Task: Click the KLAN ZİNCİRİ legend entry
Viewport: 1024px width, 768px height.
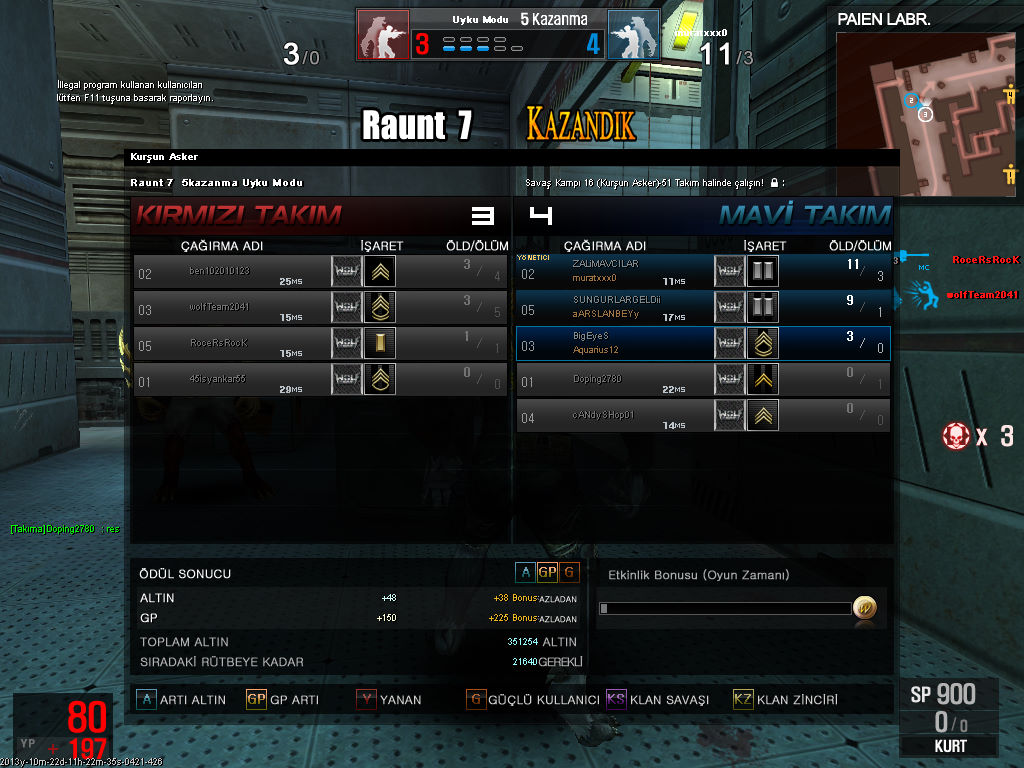Action: point(785,700)
